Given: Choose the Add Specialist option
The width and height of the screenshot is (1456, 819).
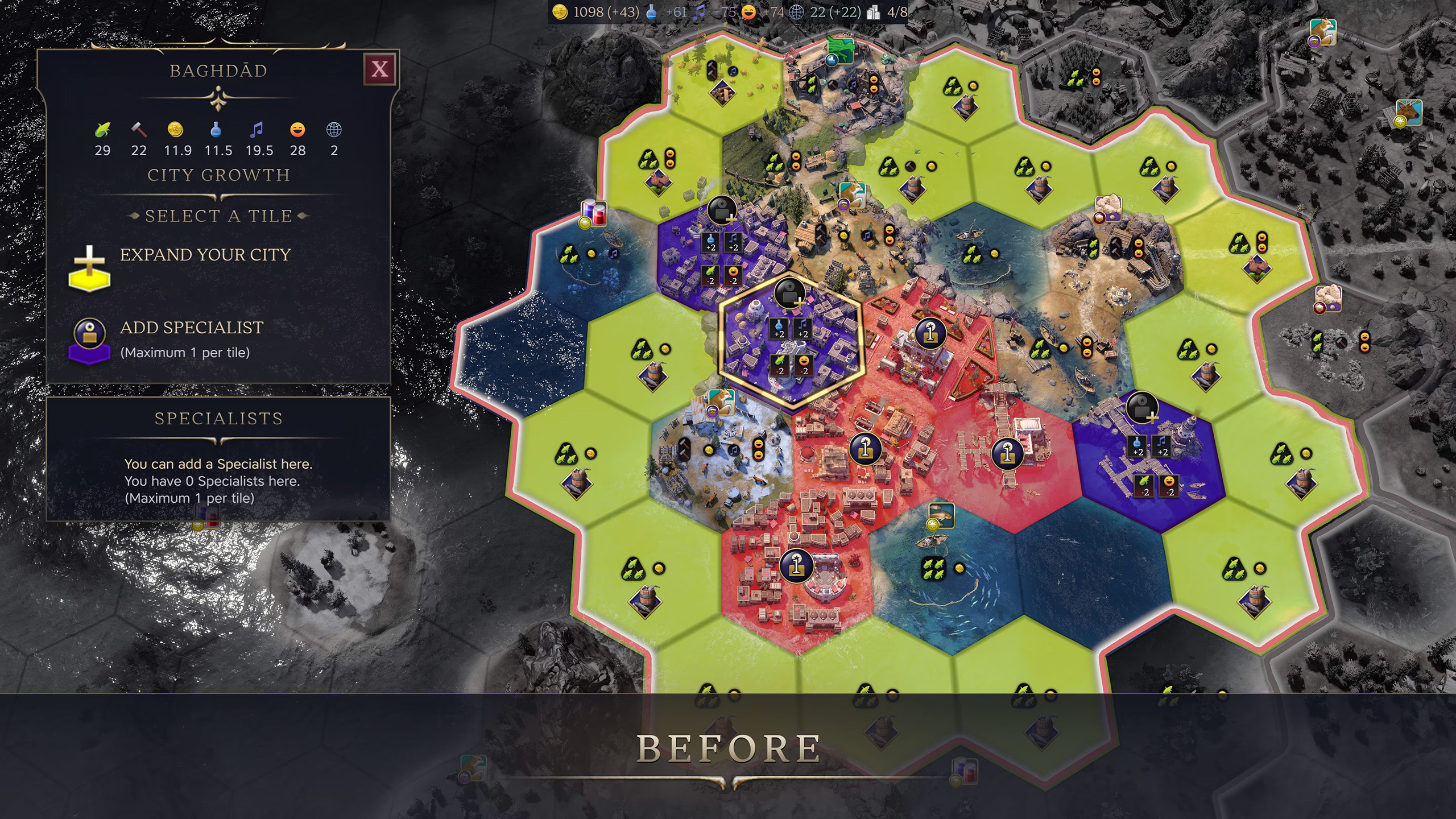Looking at the screenshot, I should click(191, 328).
